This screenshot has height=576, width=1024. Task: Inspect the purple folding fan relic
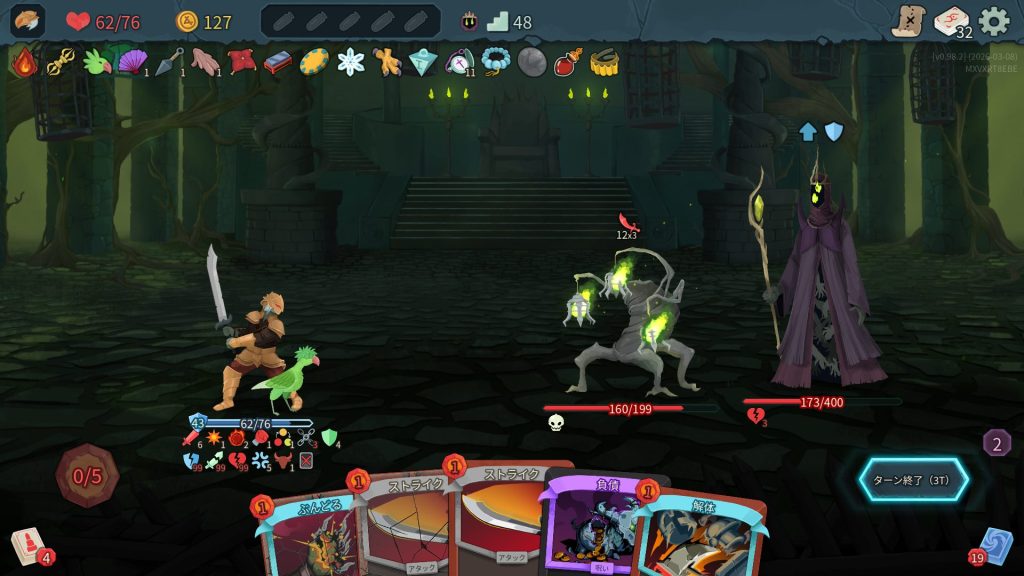pos(131,62)
